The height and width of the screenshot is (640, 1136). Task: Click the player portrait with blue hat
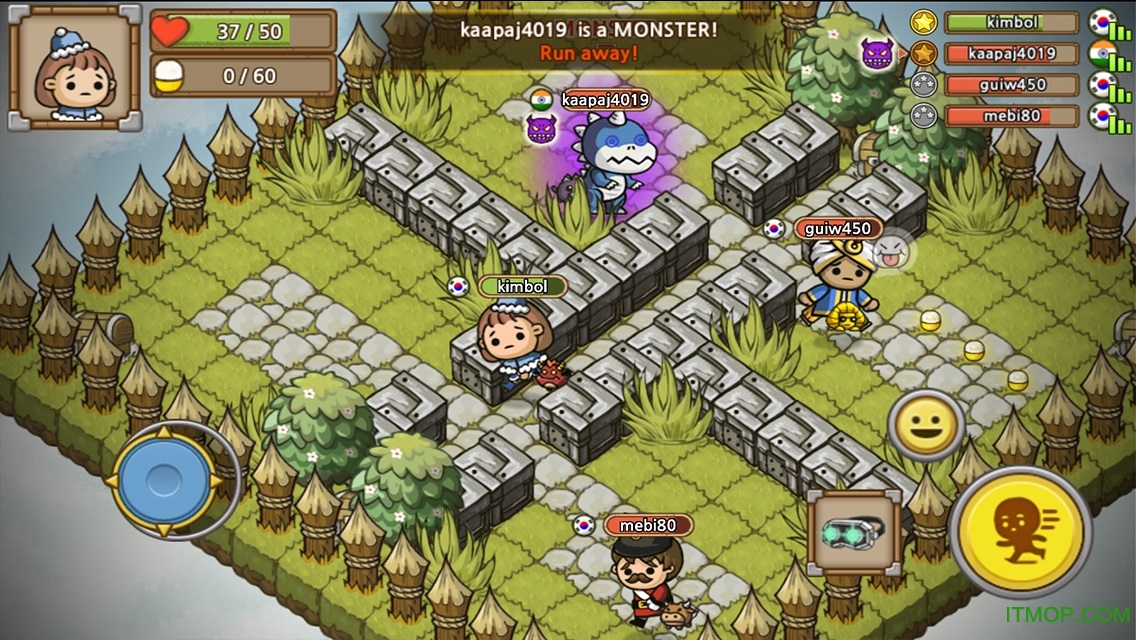[75, 68]
